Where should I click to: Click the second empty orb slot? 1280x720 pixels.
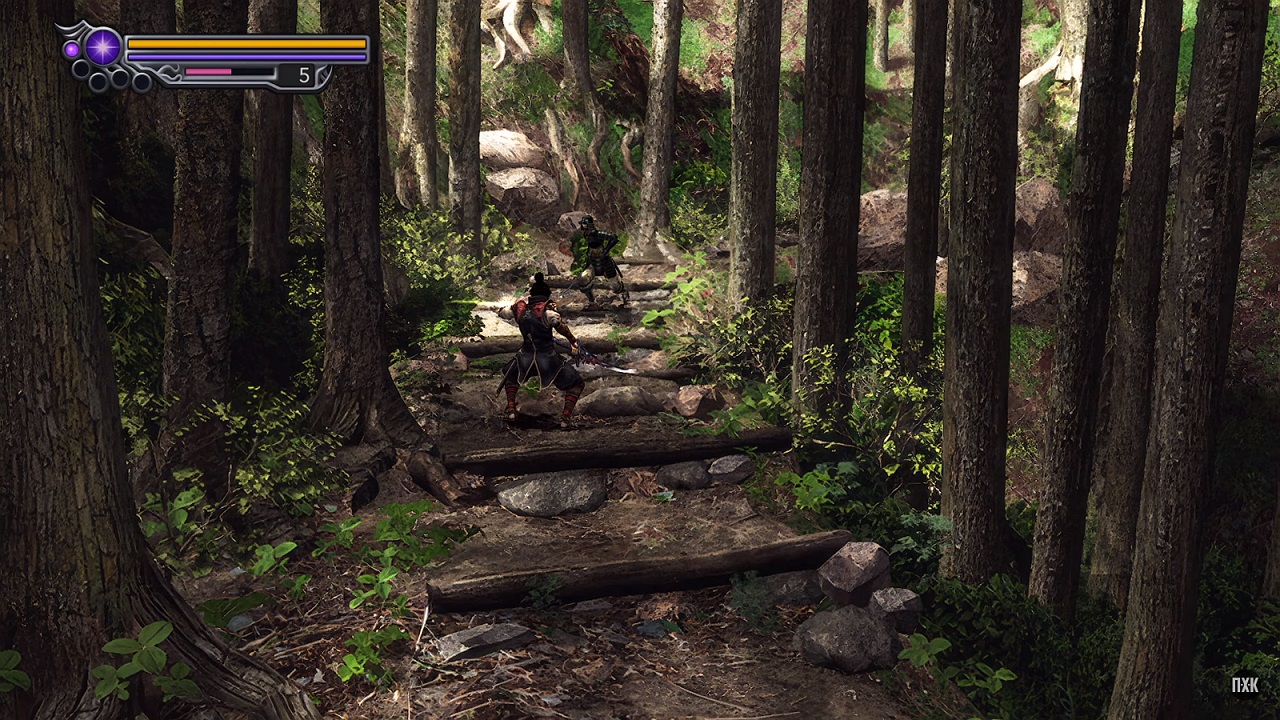[x=99, y=80]
